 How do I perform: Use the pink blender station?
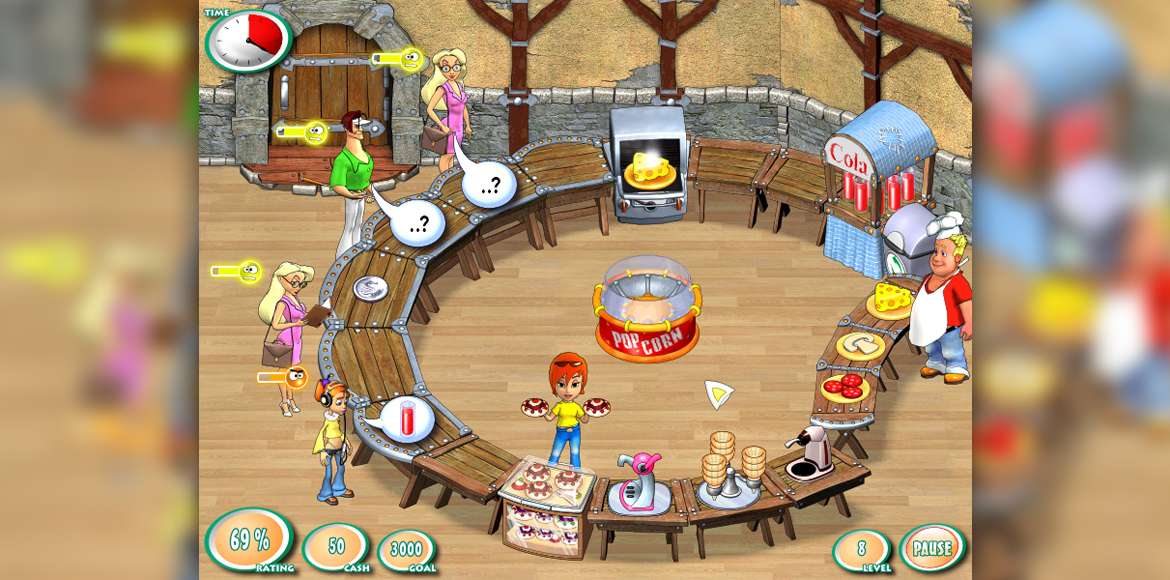point(639,483)
